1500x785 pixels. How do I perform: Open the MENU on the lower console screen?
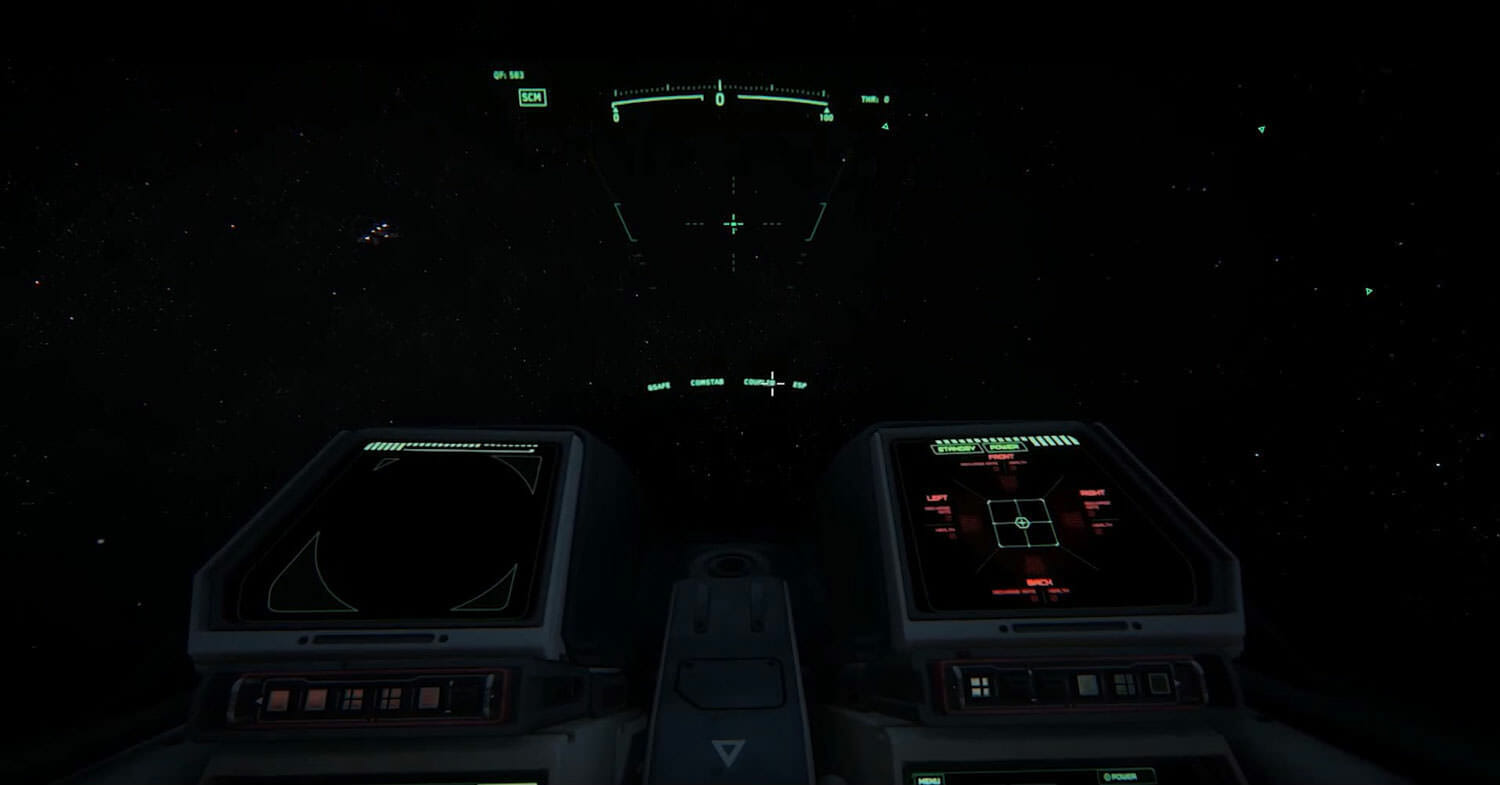click(929, 779)
